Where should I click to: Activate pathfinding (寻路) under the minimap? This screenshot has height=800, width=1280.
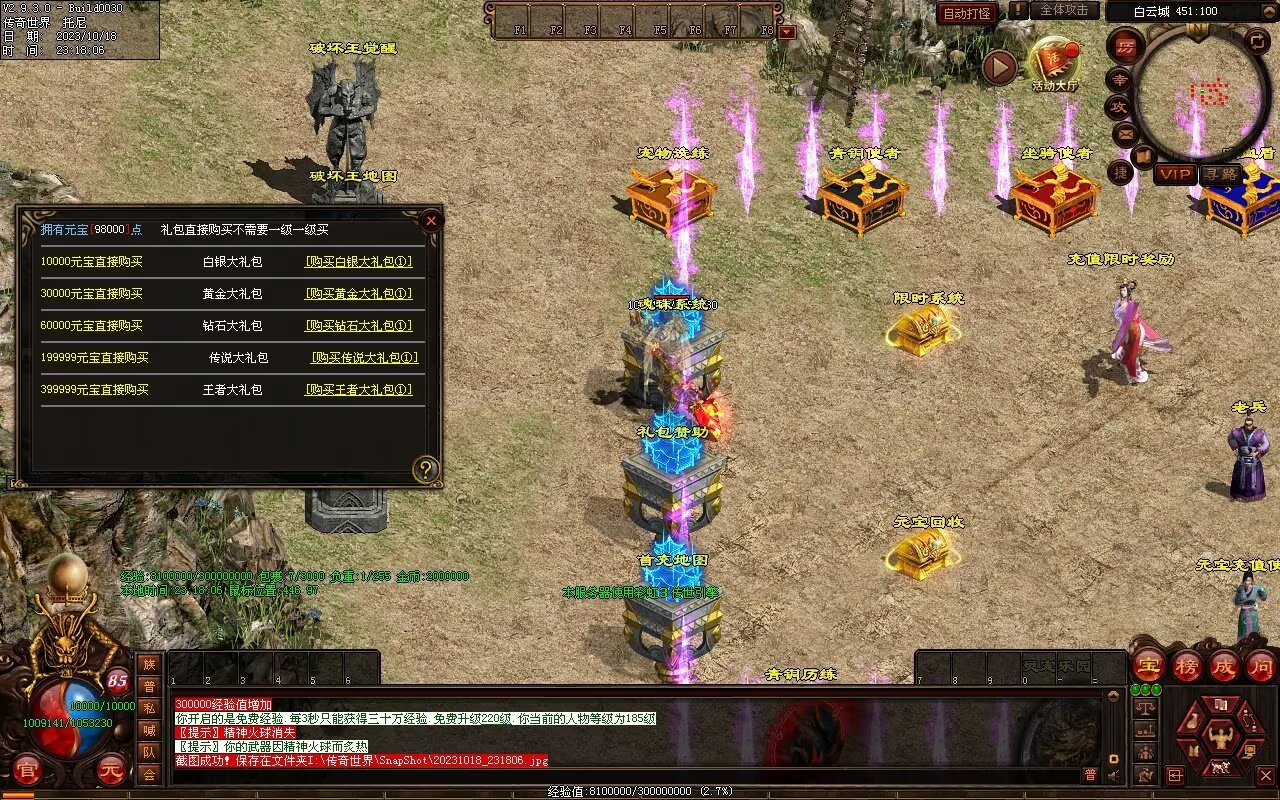(1220, 174)
